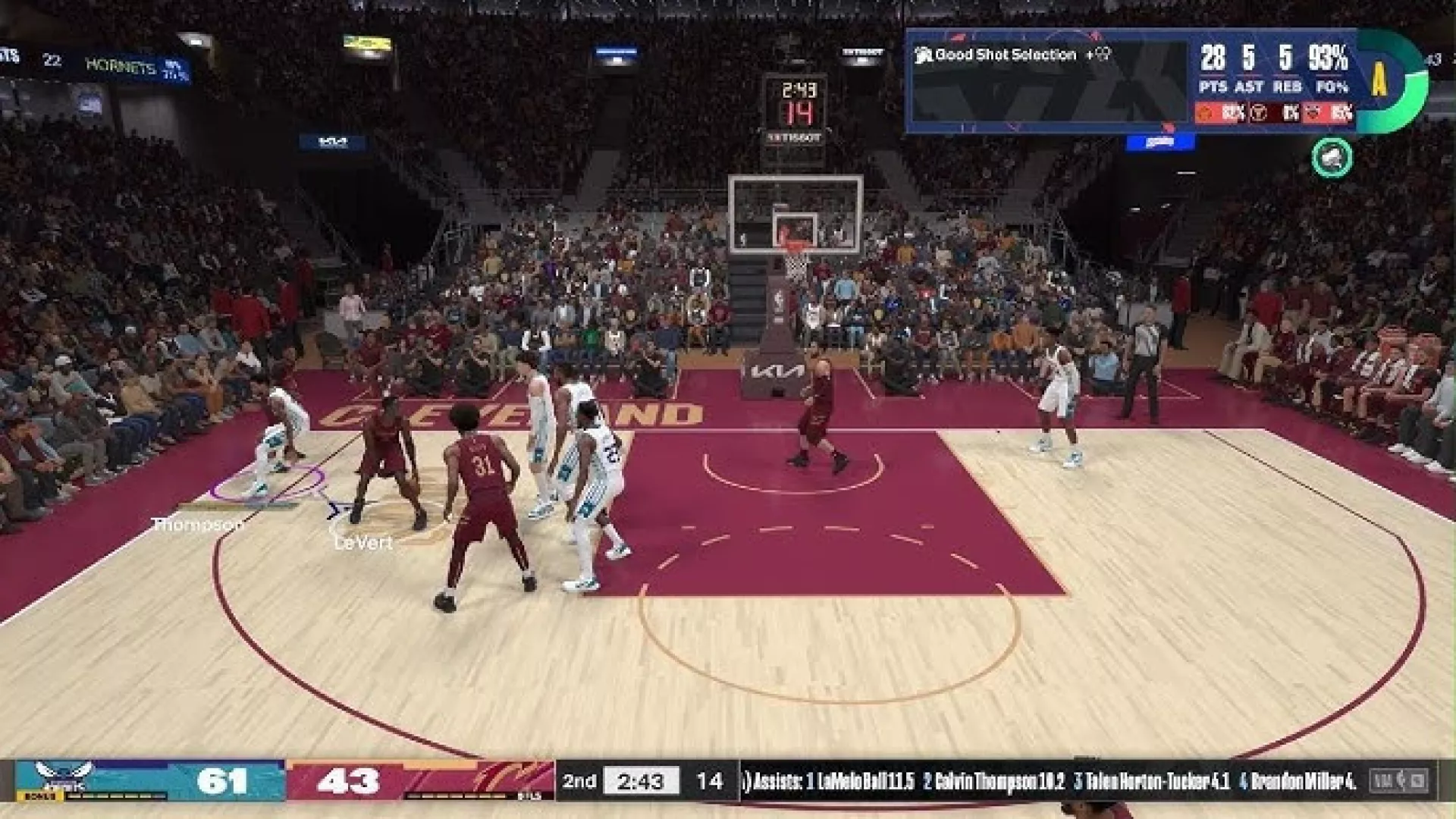The height and width of the screenshot is (819, 1456).
Task: Select the orange basketball takeover percentage icon
Action: (1205, 113)
